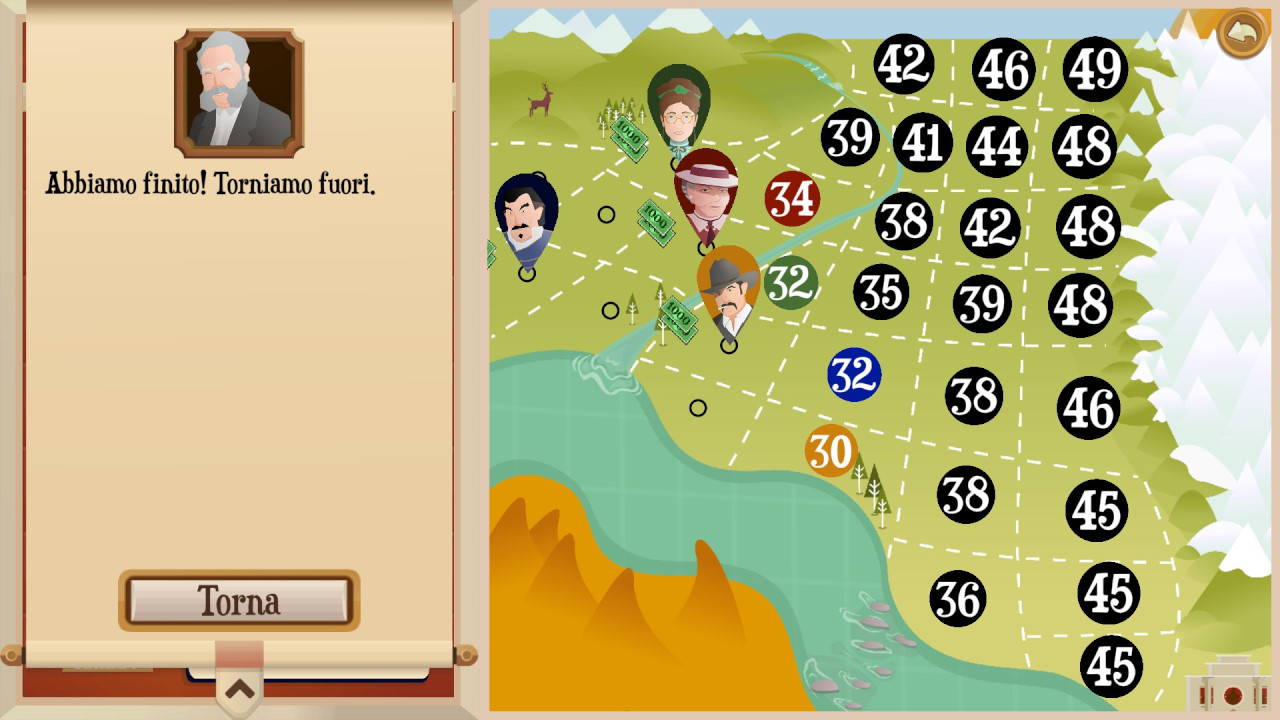This screenshot has width=1280, height=720.
Task: Choose the green 32 map token
Action: point(791,283)
